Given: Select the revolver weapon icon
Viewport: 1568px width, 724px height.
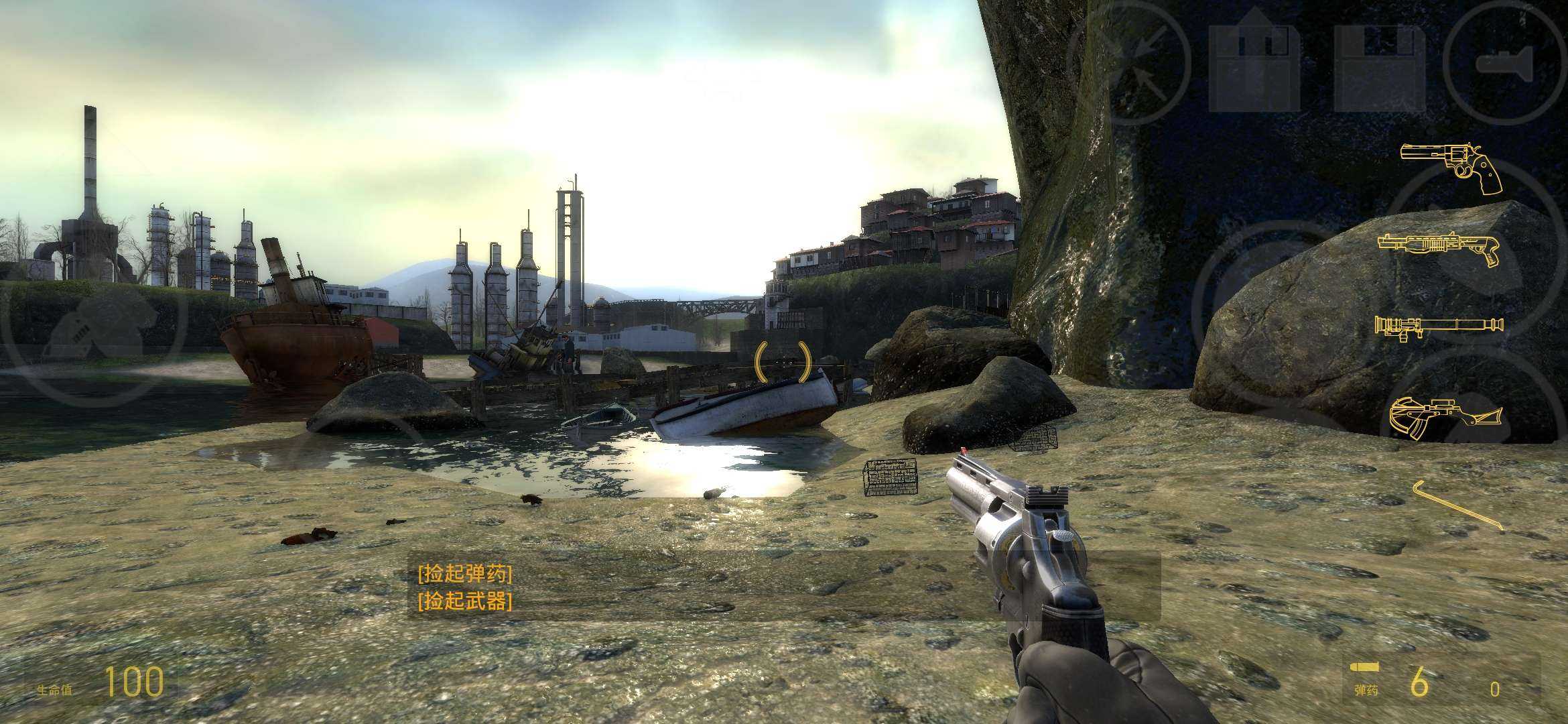Looking at the screenshot, I should click(1451, 168).
